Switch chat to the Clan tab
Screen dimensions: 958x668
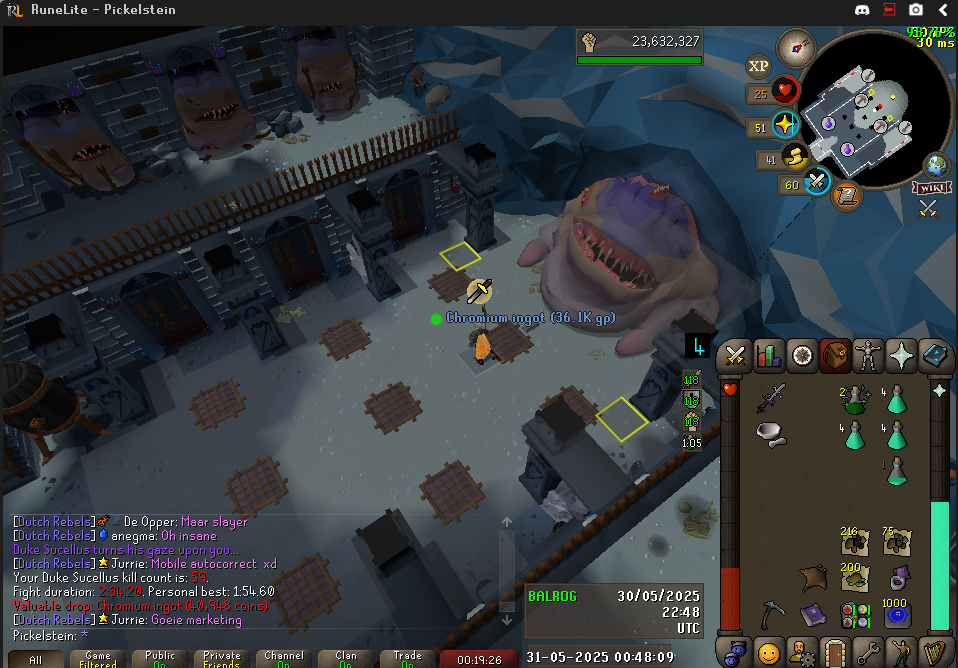point(346,659)
